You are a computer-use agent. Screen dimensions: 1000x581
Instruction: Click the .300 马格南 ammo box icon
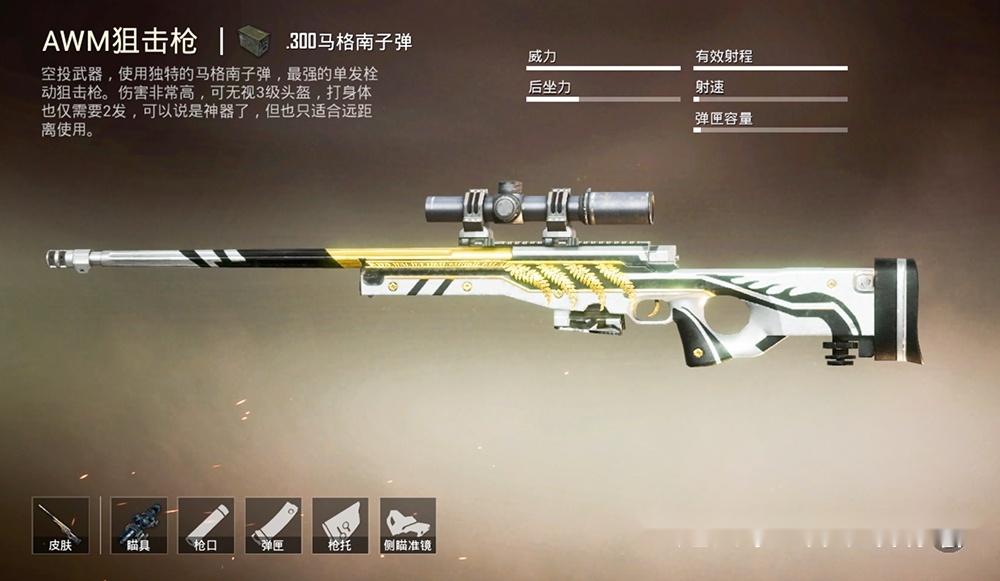(255, 41)
